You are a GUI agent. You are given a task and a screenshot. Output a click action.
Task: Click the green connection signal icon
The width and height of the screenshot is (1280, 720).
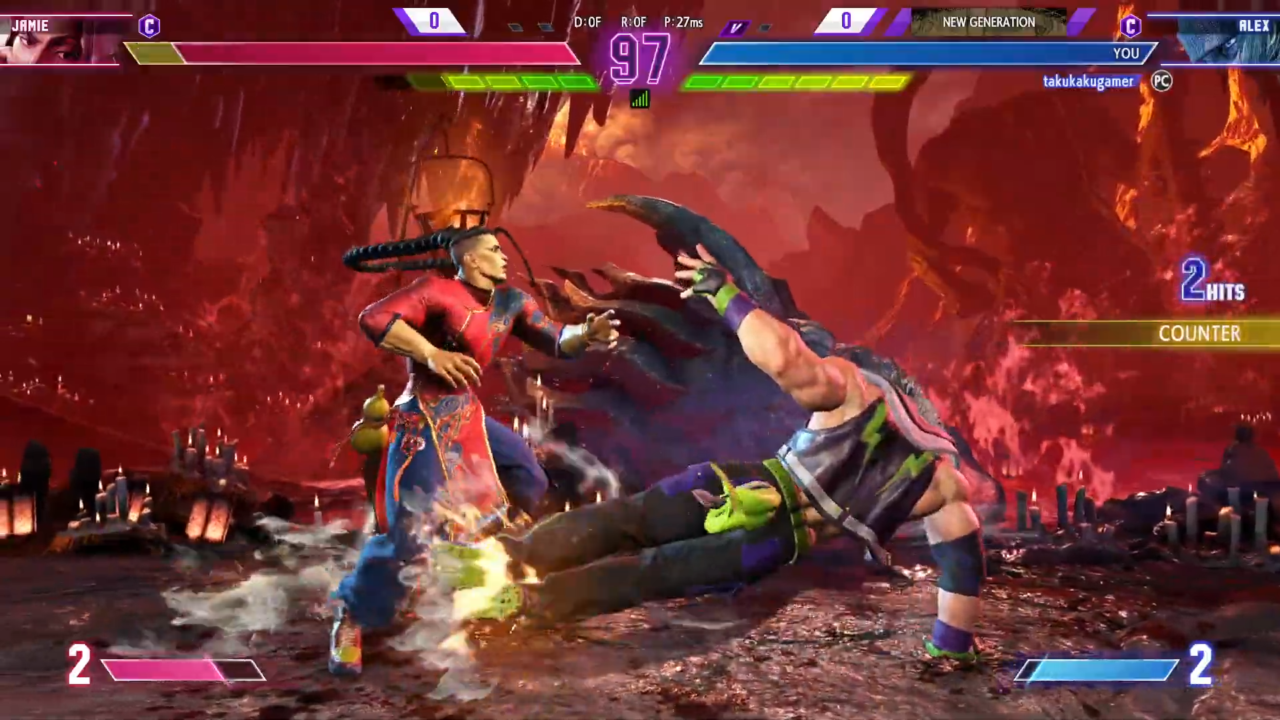coord(640,98)
